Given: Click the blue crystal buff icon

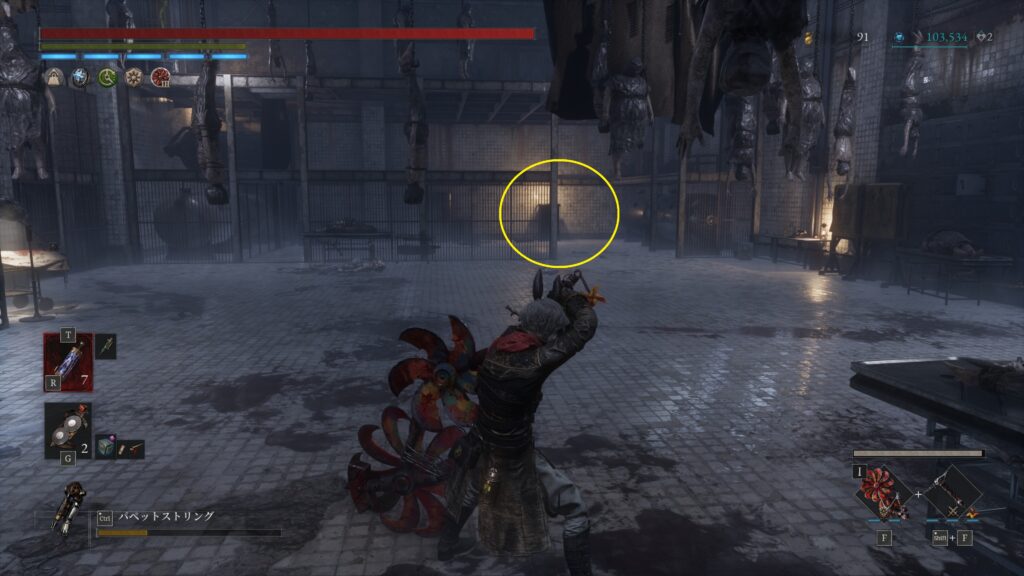Looking at the screenshot, I should coord(81,77).
